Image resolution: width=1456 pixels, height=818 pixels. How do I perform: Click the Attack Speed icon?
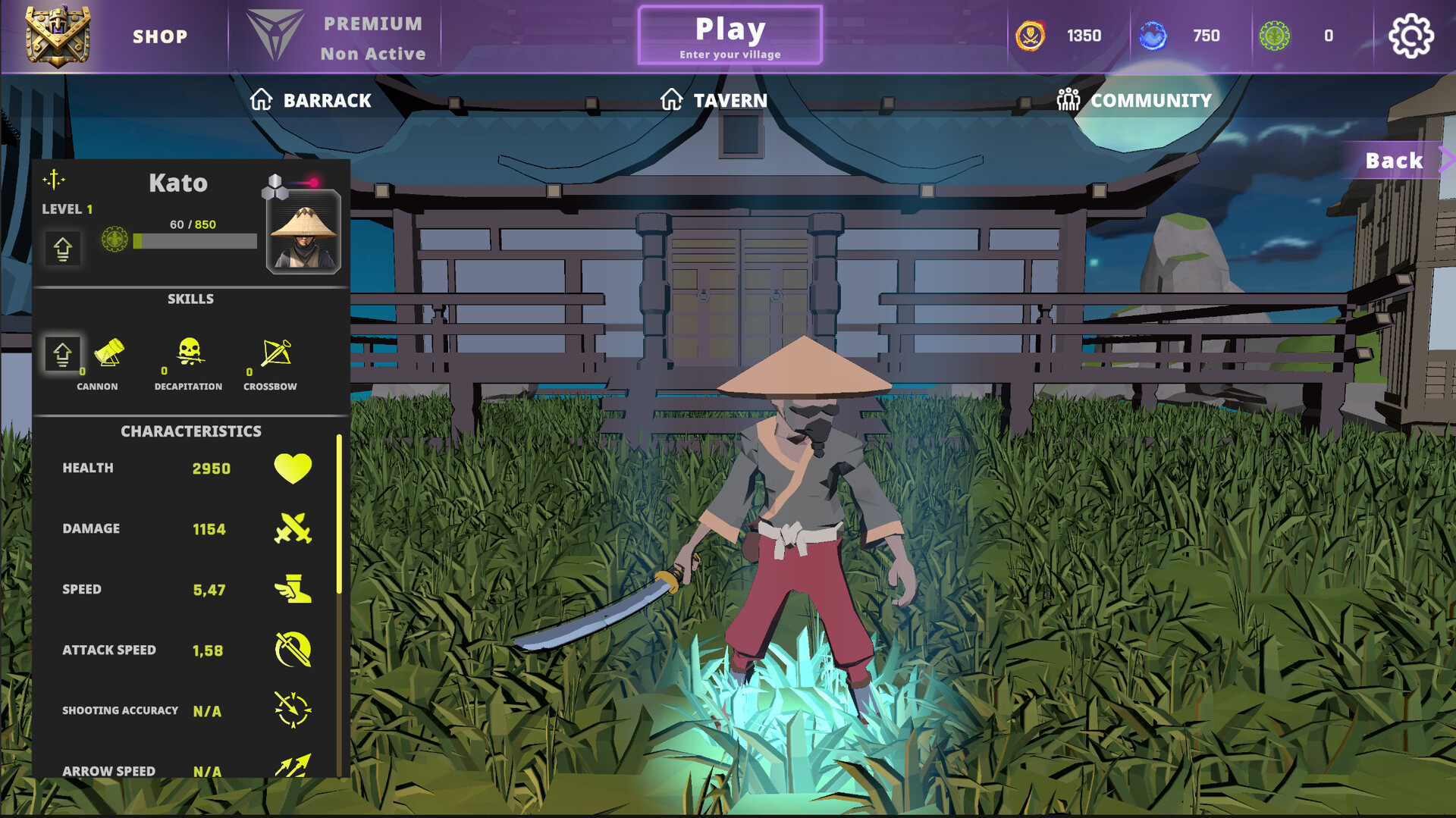point(292,650)
